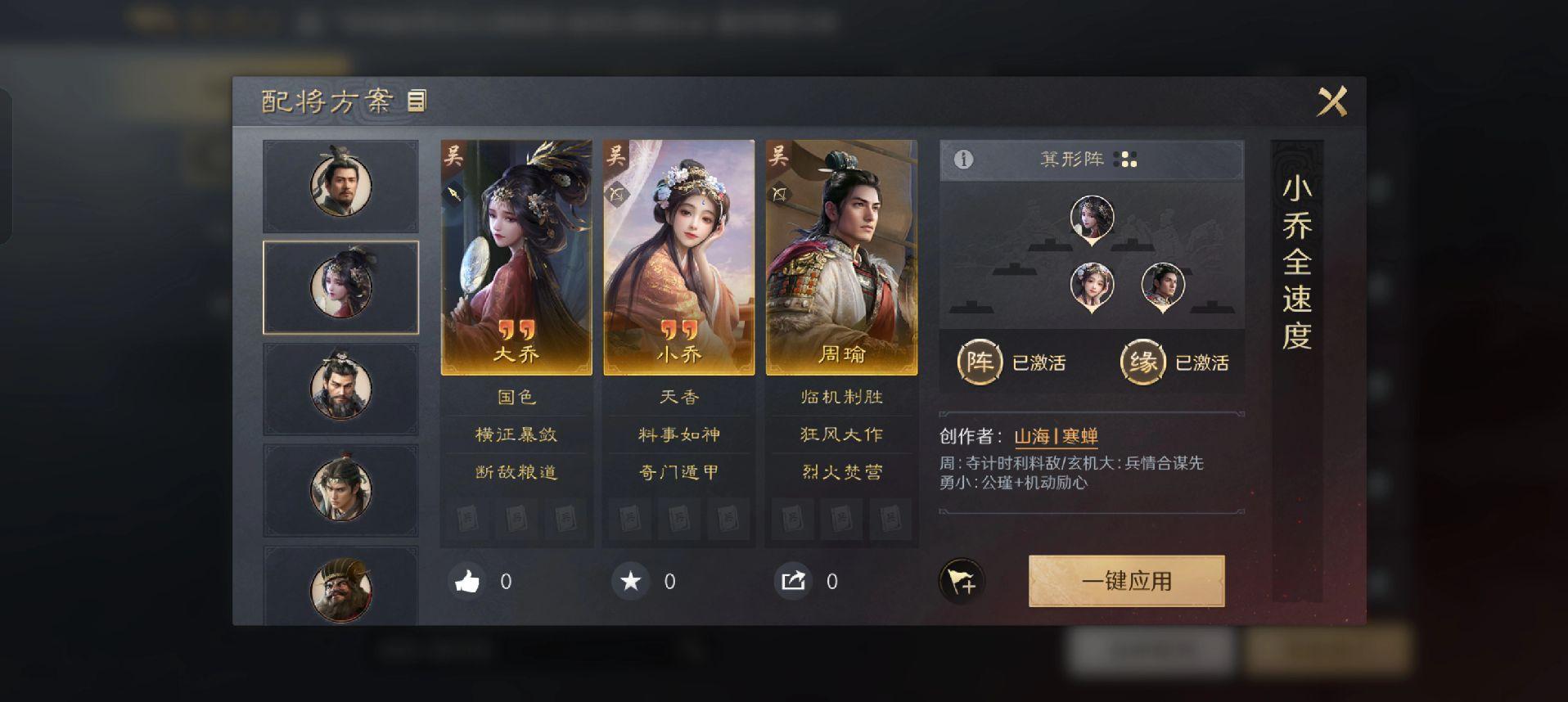Favorite the lineup with the star icon
Screen dimensions: 1568x702
(x=630, y=582)
